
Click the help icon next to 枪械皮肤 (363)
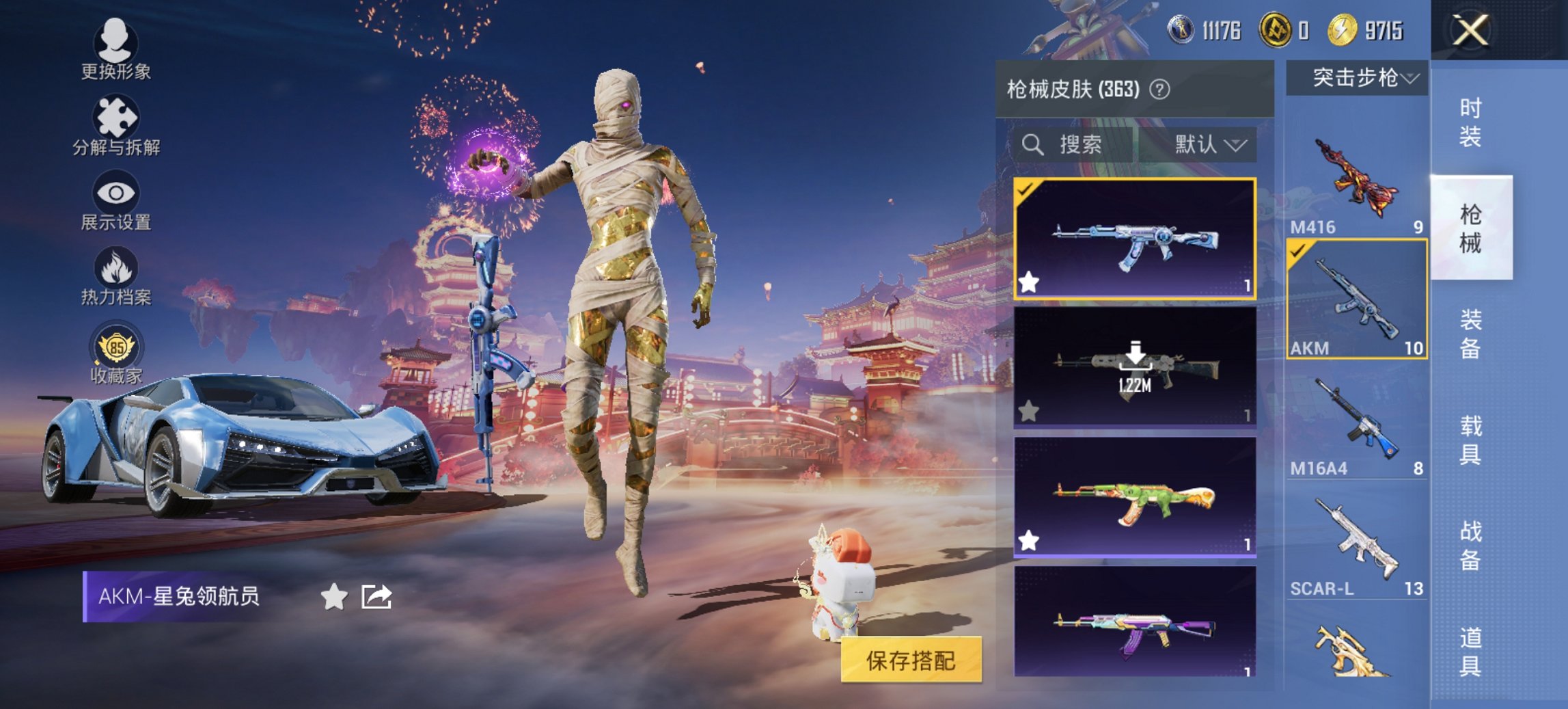[x=1159, y=90]
